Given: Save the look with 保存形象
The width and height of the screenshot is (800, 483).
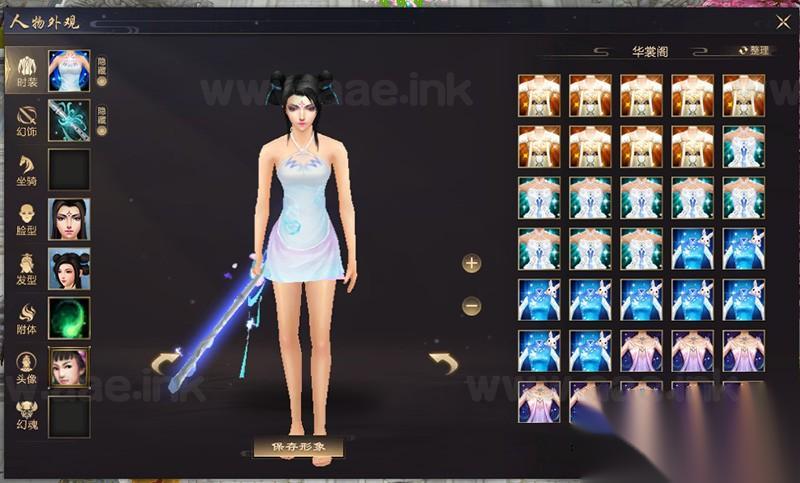Looking at the screenshot, I should [x=299, y=446].
